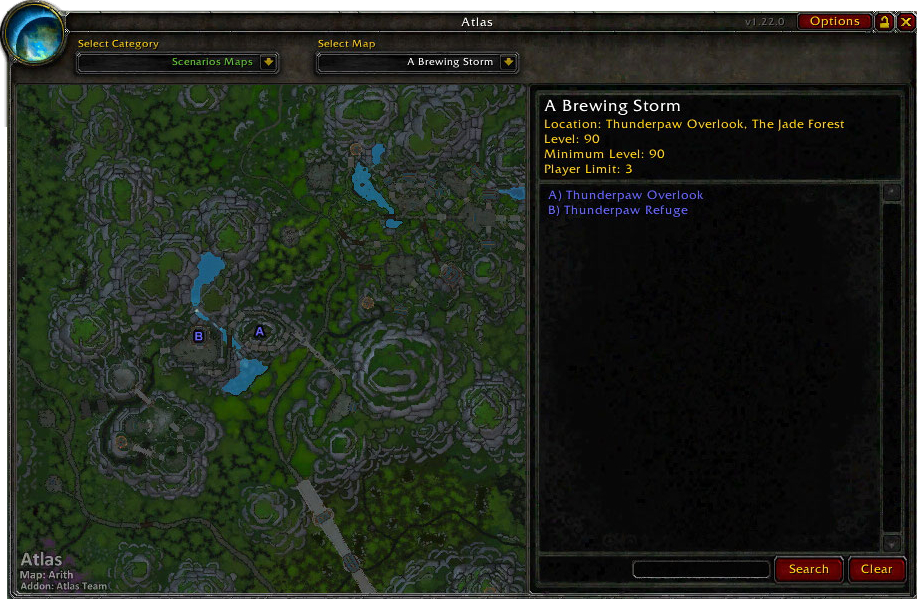The height and width of the screenshot is (599, 917).
Task: Click the Search button
Action: (x=808, y=569)
